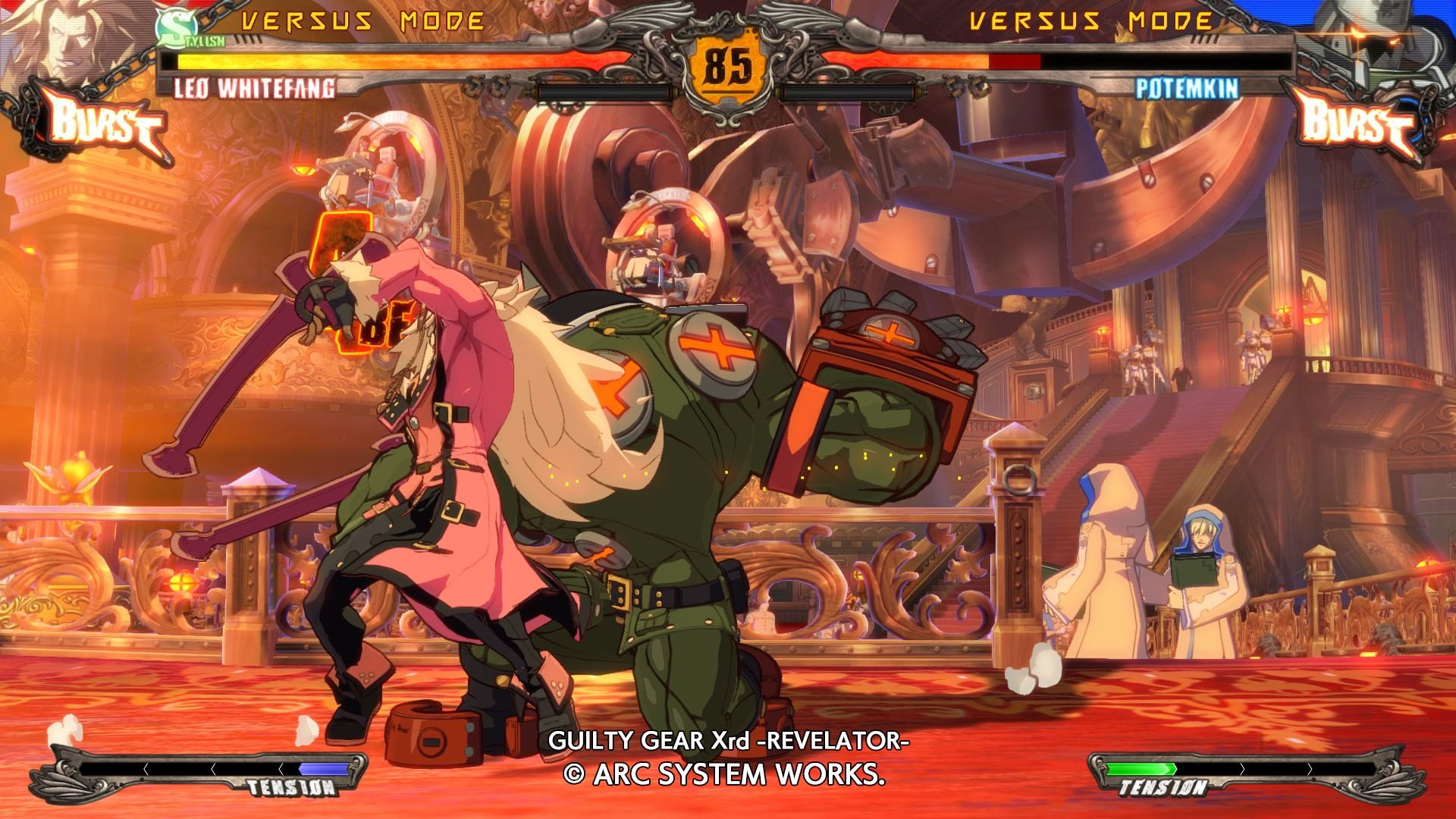Toggle the left BURST availability light
Image resolution: width=1456 pixels, height=819 pixels.
pos(32,114)
